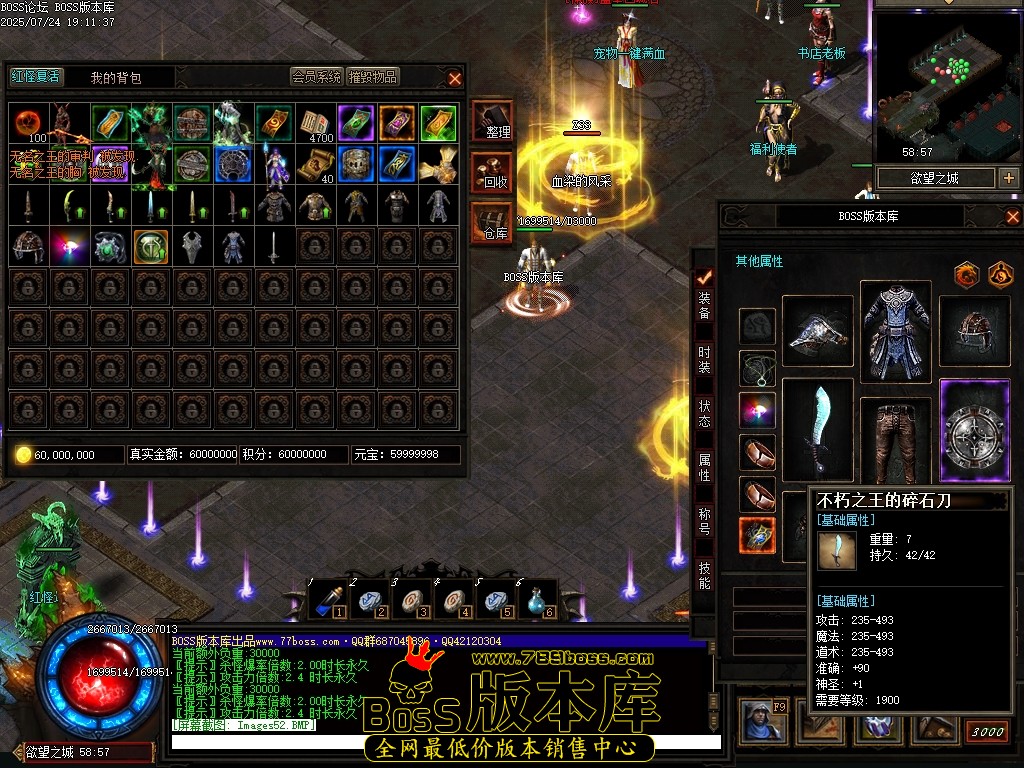Close the character equipment panel
The width and height of the screenshot is (1024, 768).
(1012, 216)
